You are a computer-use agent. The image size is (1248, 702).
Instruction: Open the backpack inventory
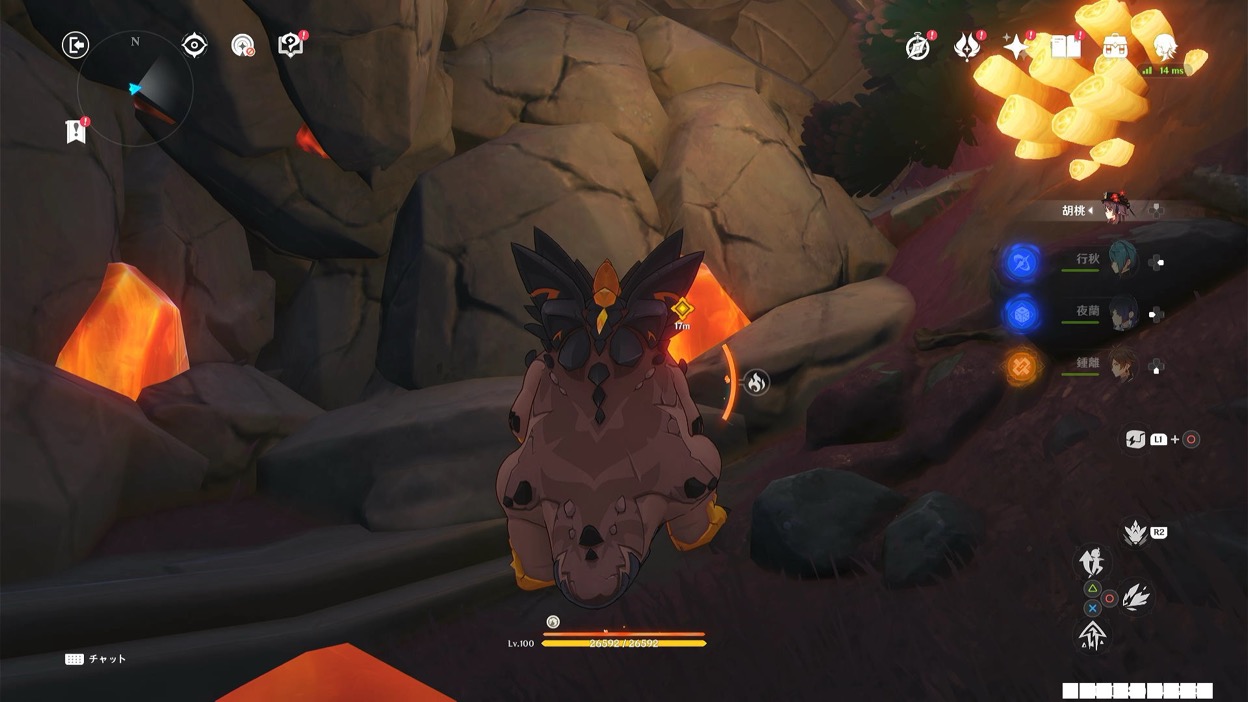pyautogui.click(x=1115, y=47)
